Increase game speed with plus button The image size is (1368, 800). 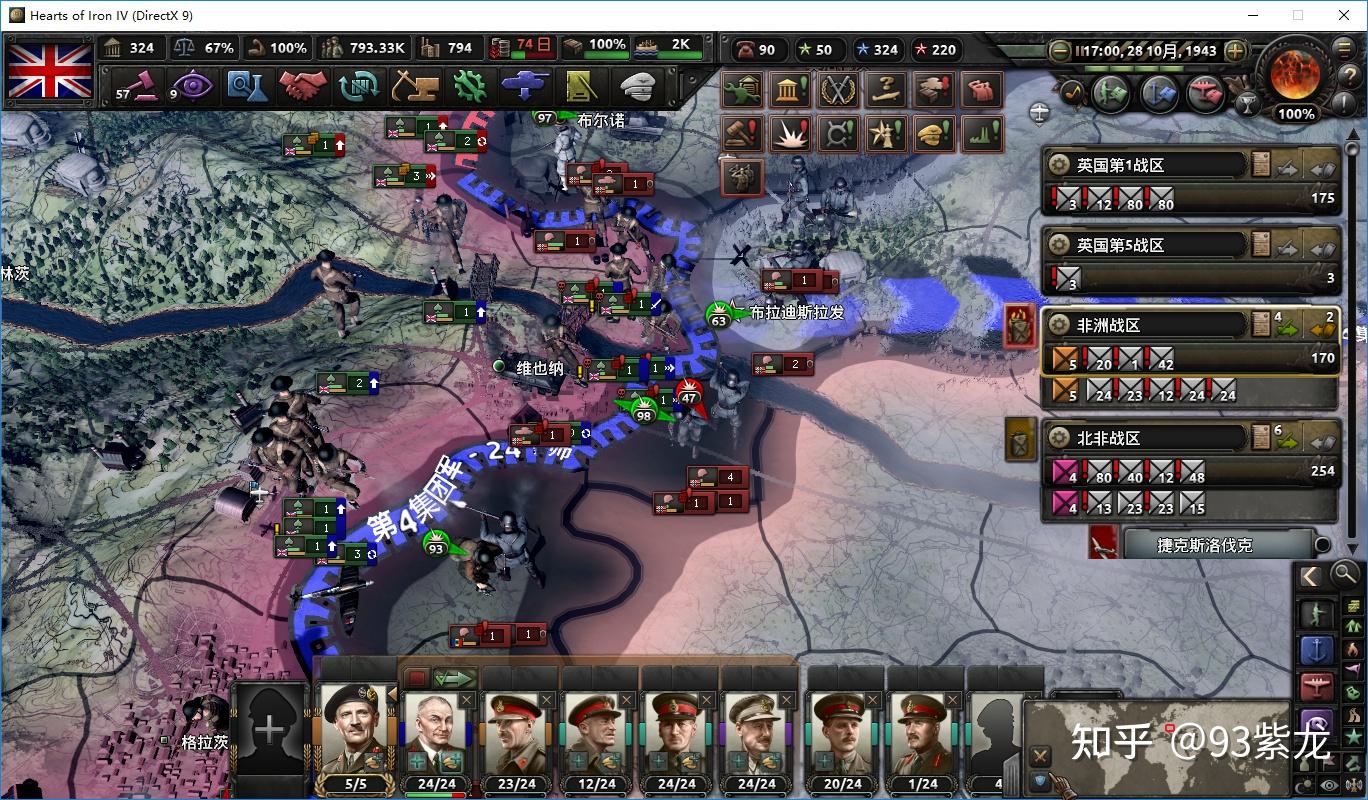pyautogui.click(x=1235, y=50)
